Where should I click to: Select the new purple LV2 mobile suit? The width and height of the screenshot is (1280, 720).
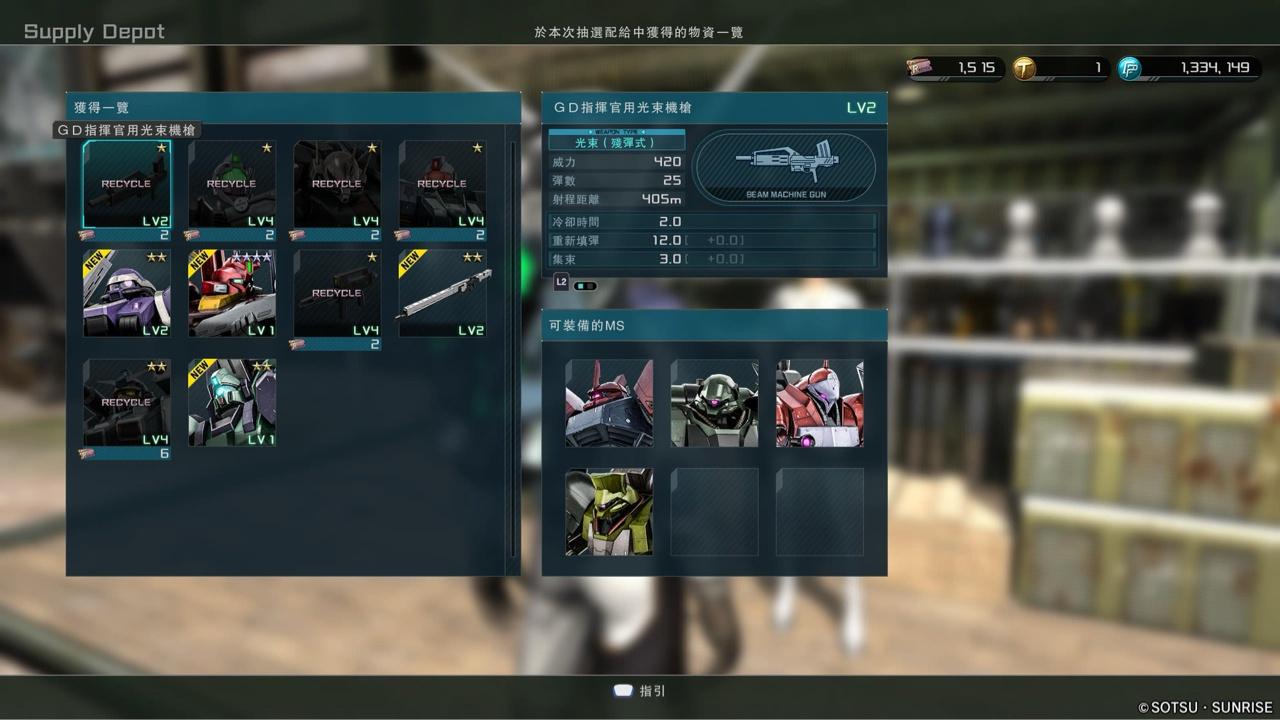(126, 293)
